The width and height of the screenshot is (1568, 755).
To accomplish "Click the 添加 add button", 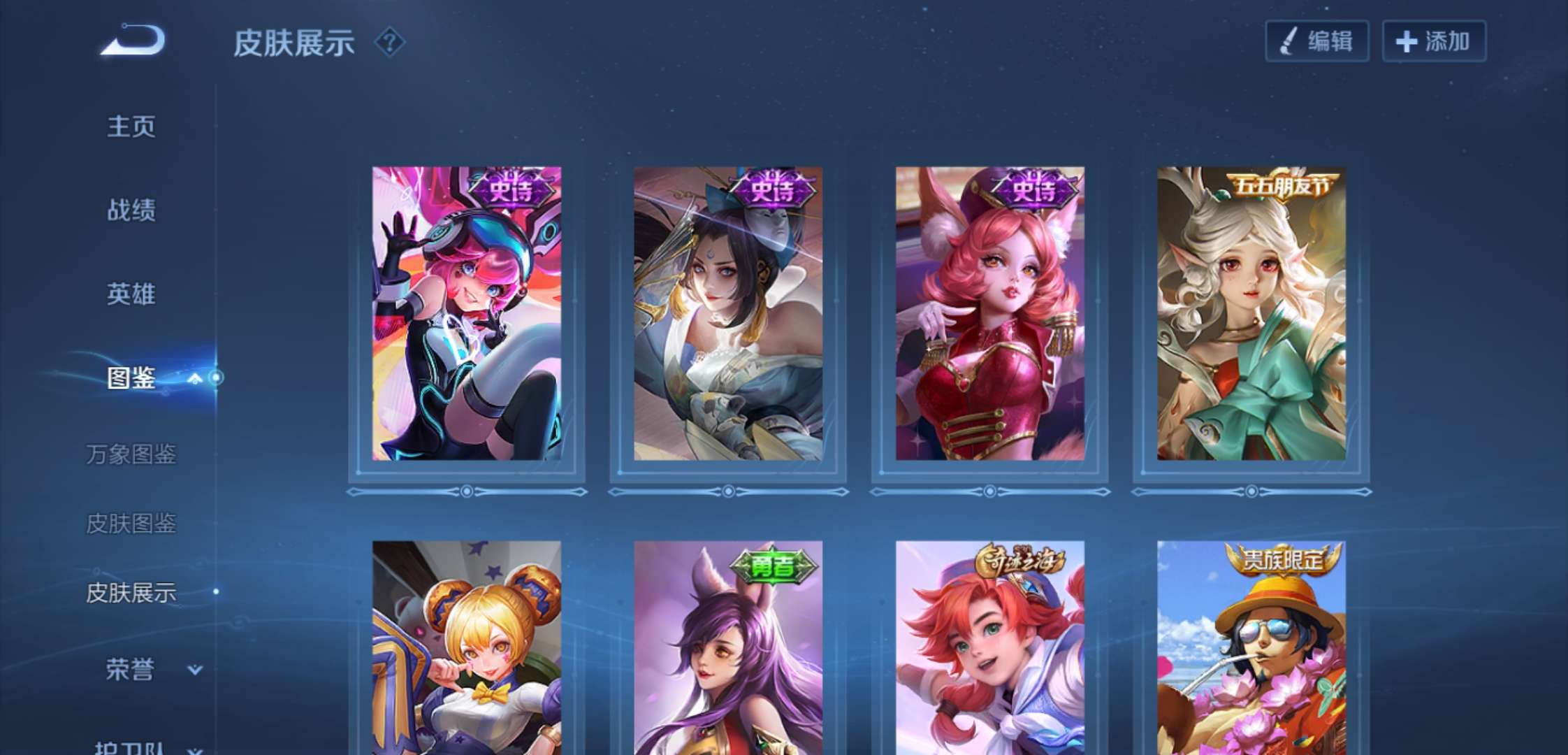I will pyautogui.click(x=1434, y=41).
